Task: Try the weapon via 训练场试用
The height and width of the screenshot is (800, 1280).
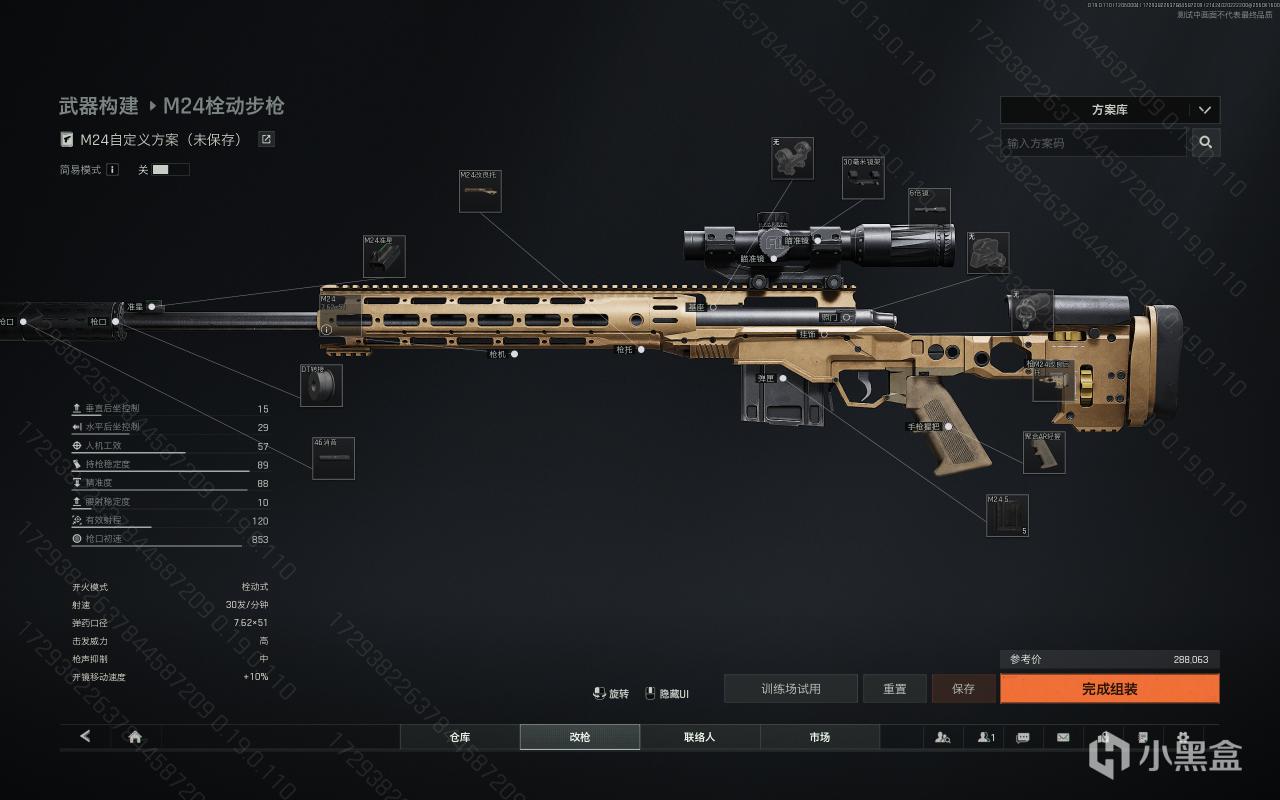Action: click(x=790, y=689)
